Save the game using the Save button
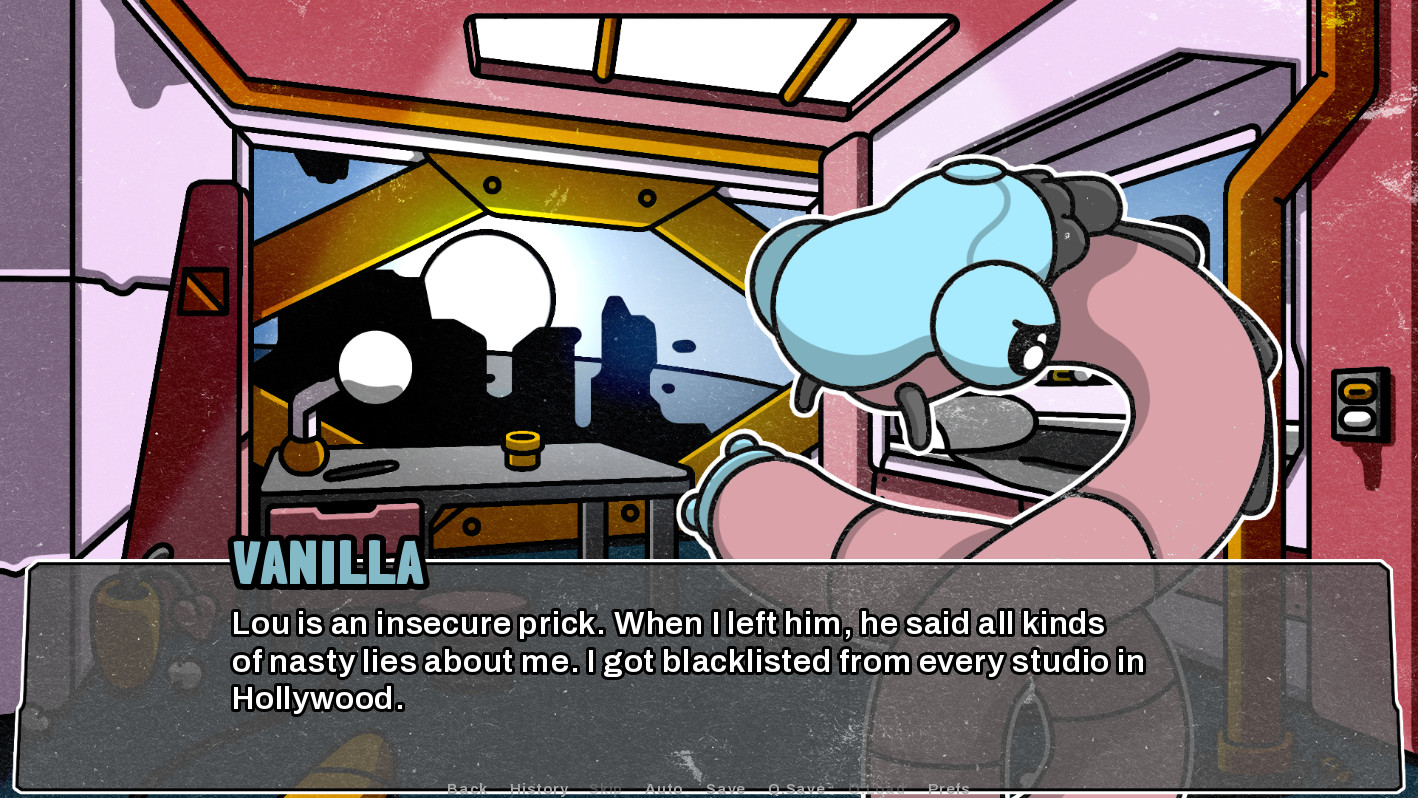Image resolution: width=1418 pixels, height=798 pixels. pyautogui.click(x=726, y=788)
